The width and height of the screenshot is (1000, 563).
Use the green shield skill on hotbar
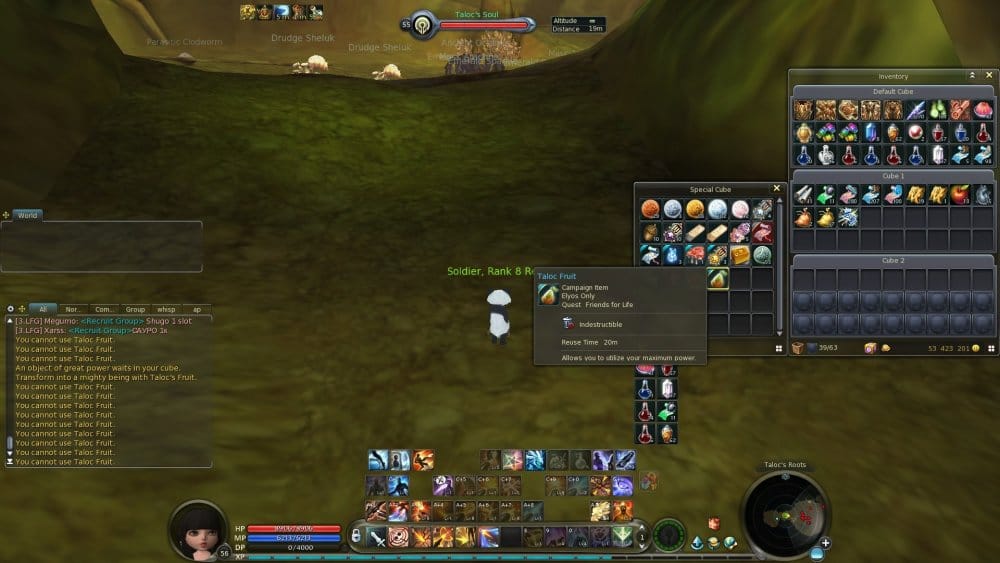click(x=622, y=537)
